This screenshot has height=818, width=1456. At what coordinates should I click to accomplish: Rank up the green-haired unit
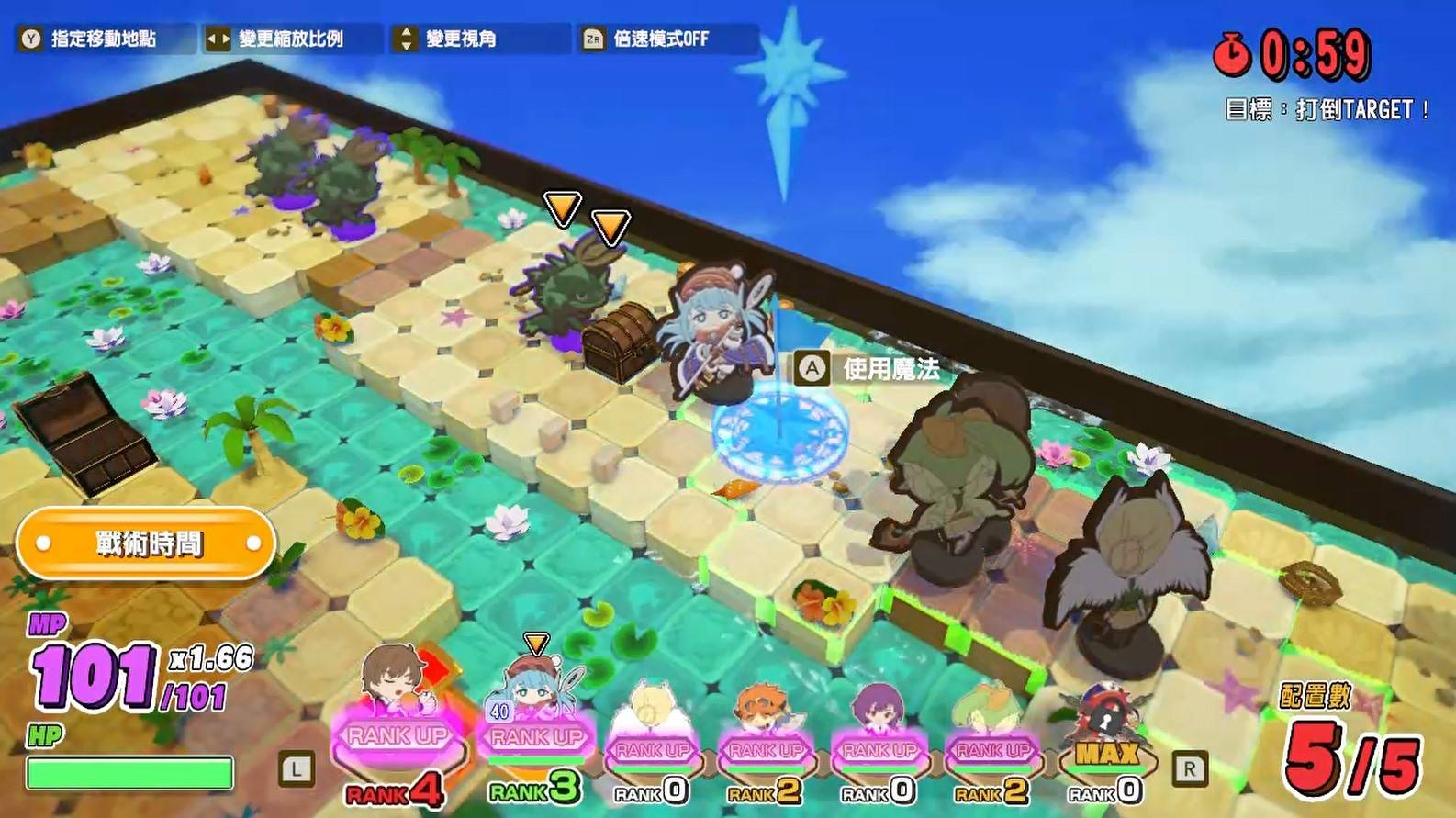992,751
